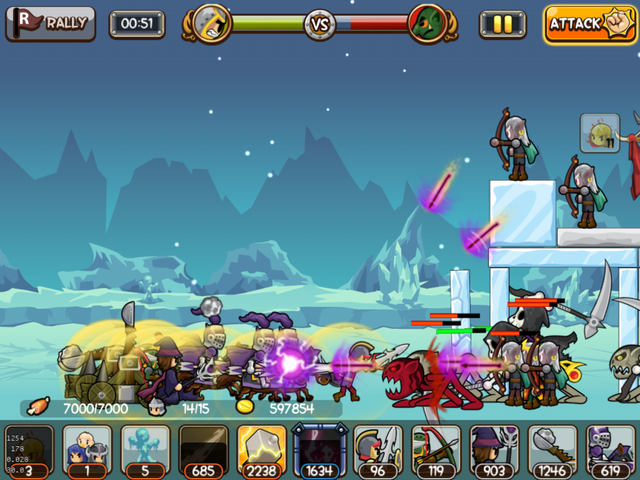Pick the dark portal slot showing 1634
The width and height of the screenshot is (640, 480).
[319, 450]
